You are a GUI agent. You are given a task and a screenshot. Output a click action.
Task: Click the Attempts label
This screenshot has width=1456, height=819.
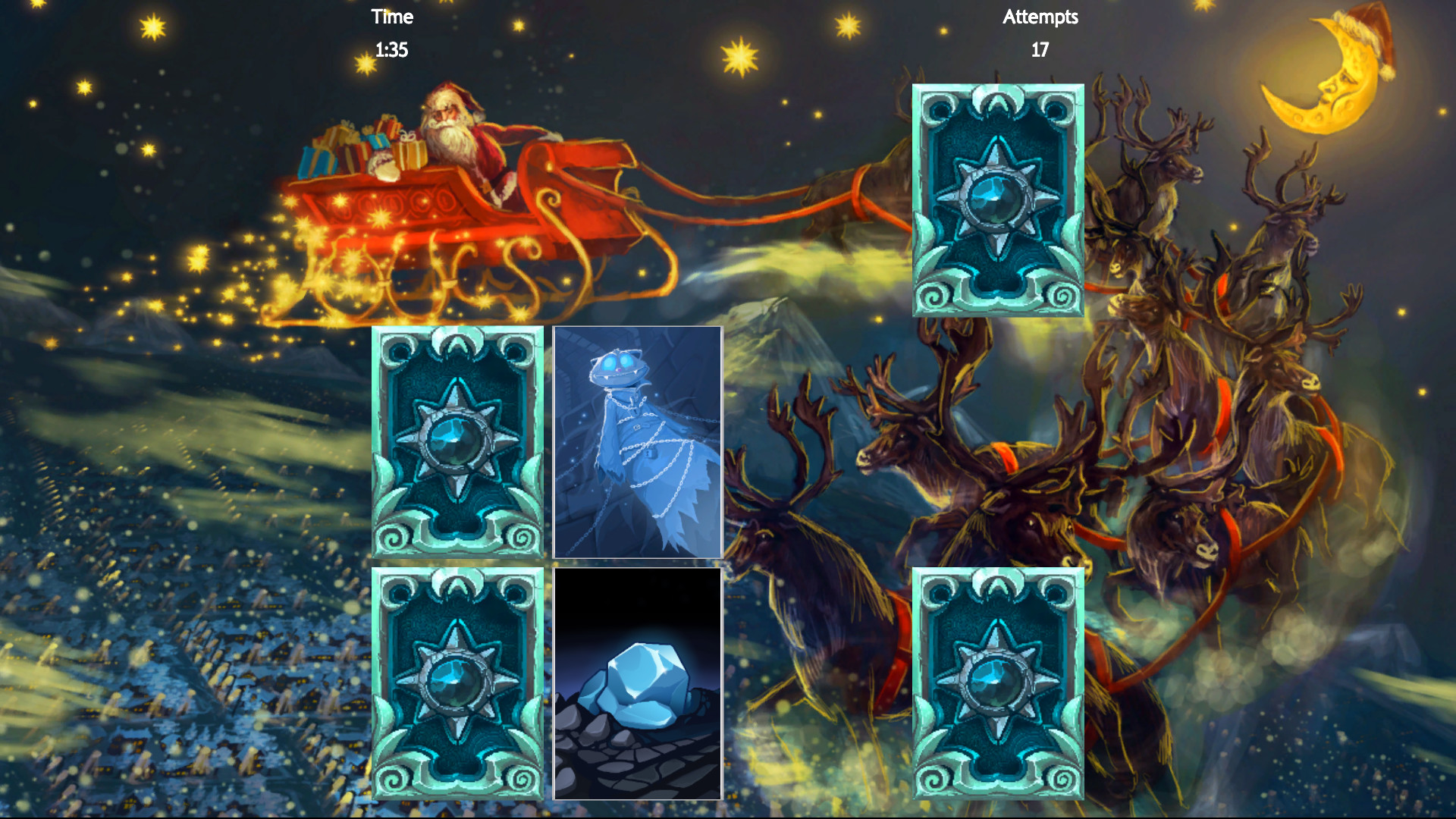coord(1040,17)
